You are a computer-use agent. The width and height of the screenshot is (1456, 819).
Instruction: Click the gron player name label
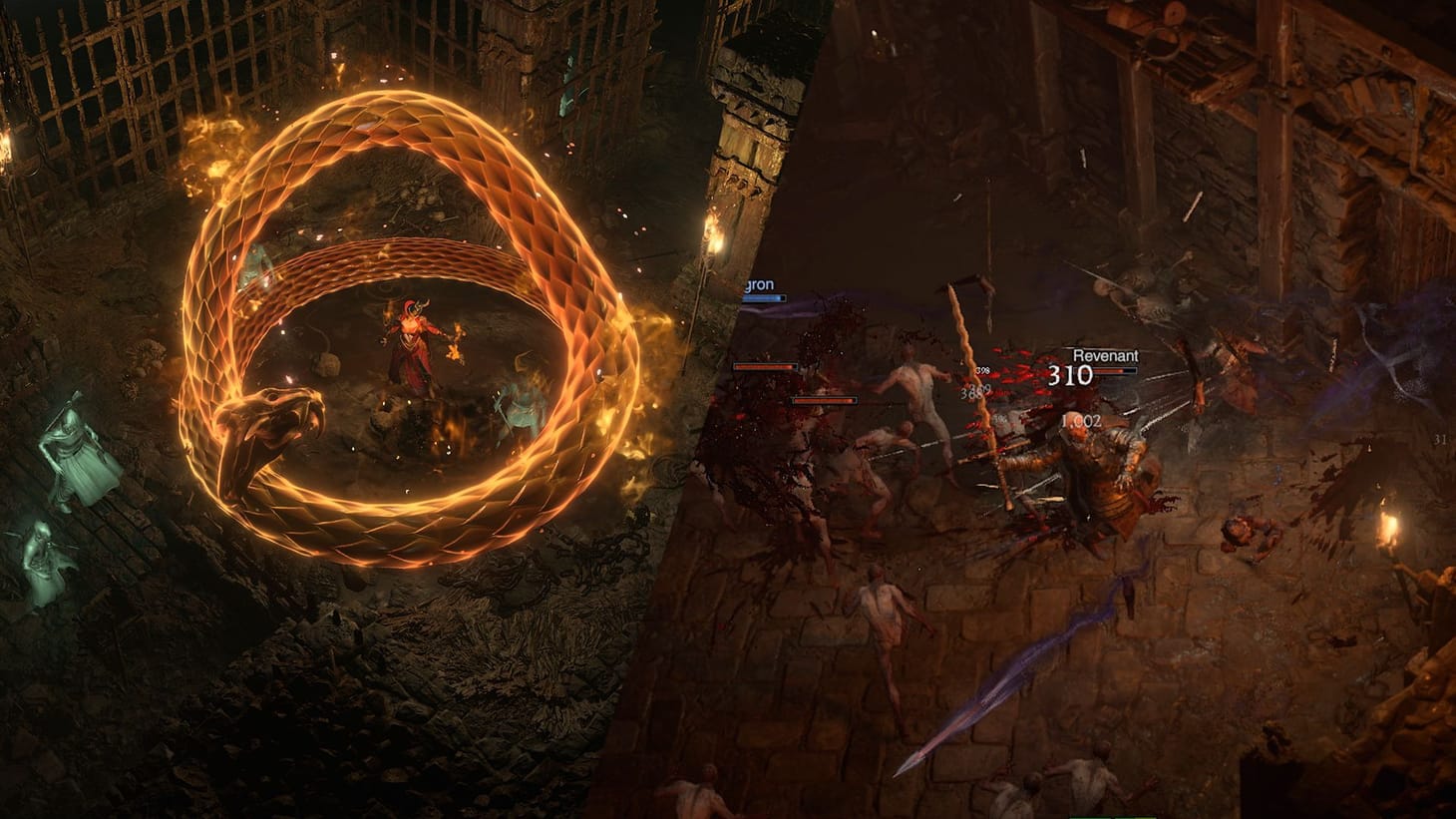[x=758, y=284]
